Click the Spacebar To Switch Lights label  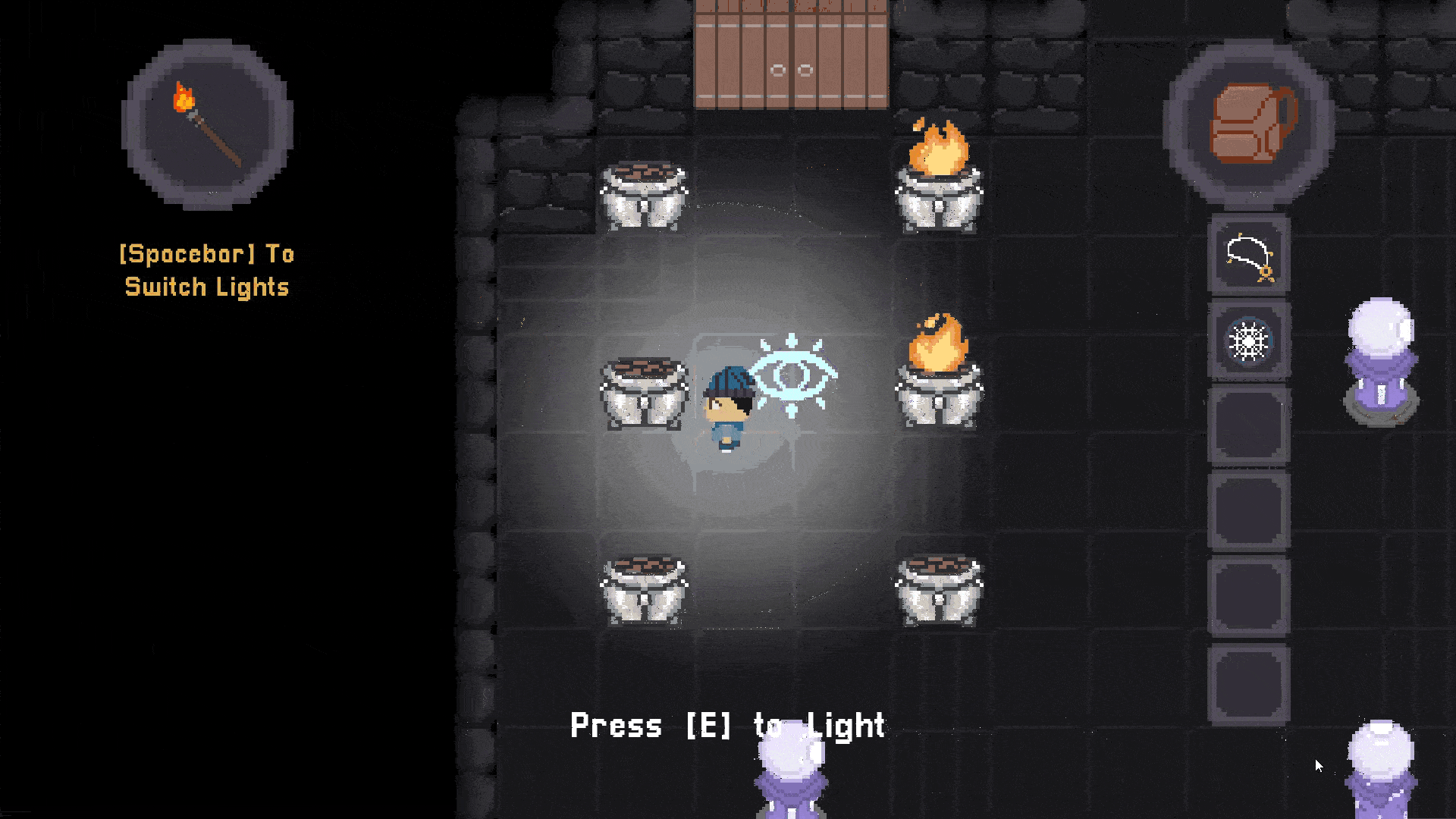[206, 270]
